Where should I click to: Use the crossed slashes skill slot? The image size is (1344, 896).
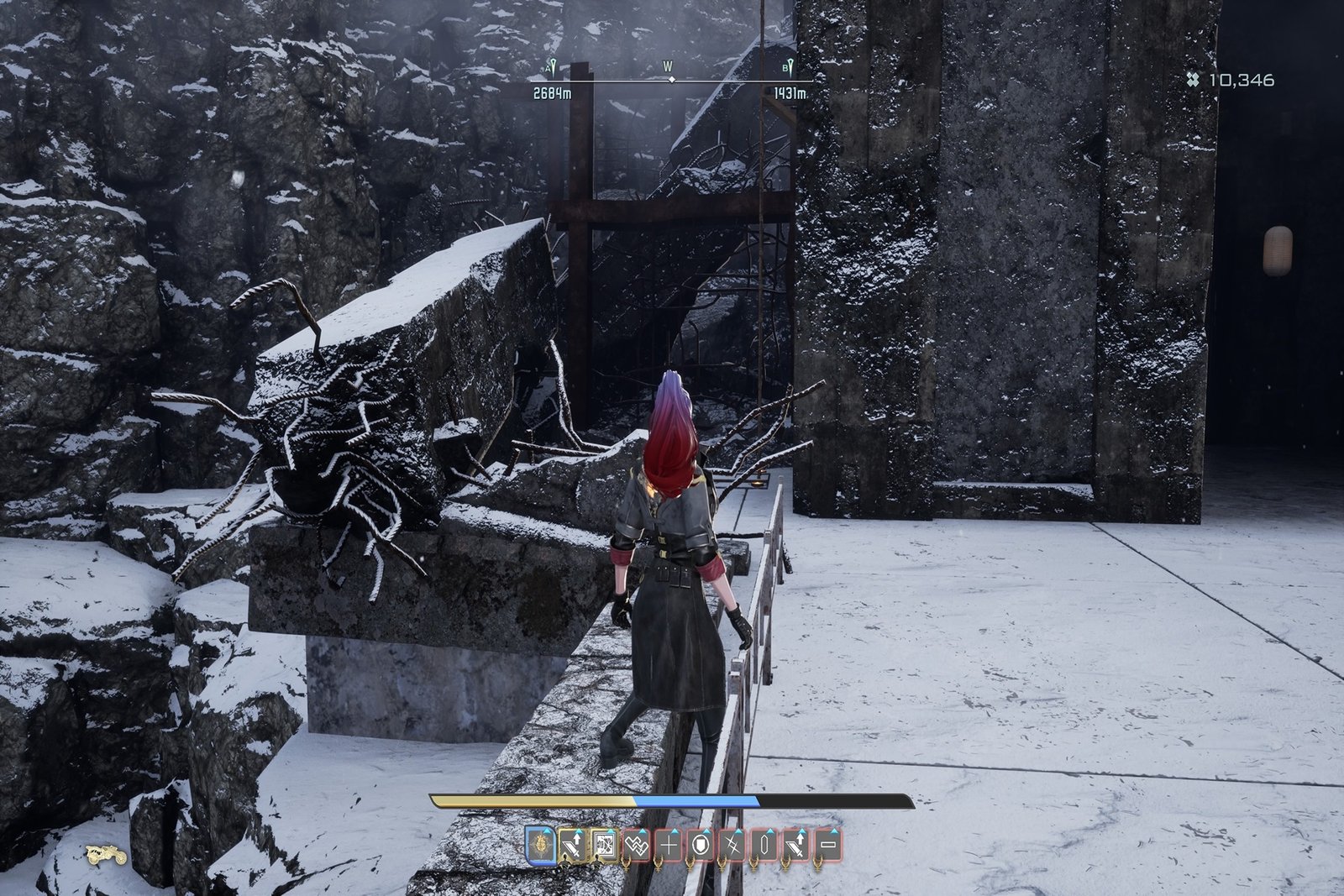pyautogui.click(x=732, y=843)
